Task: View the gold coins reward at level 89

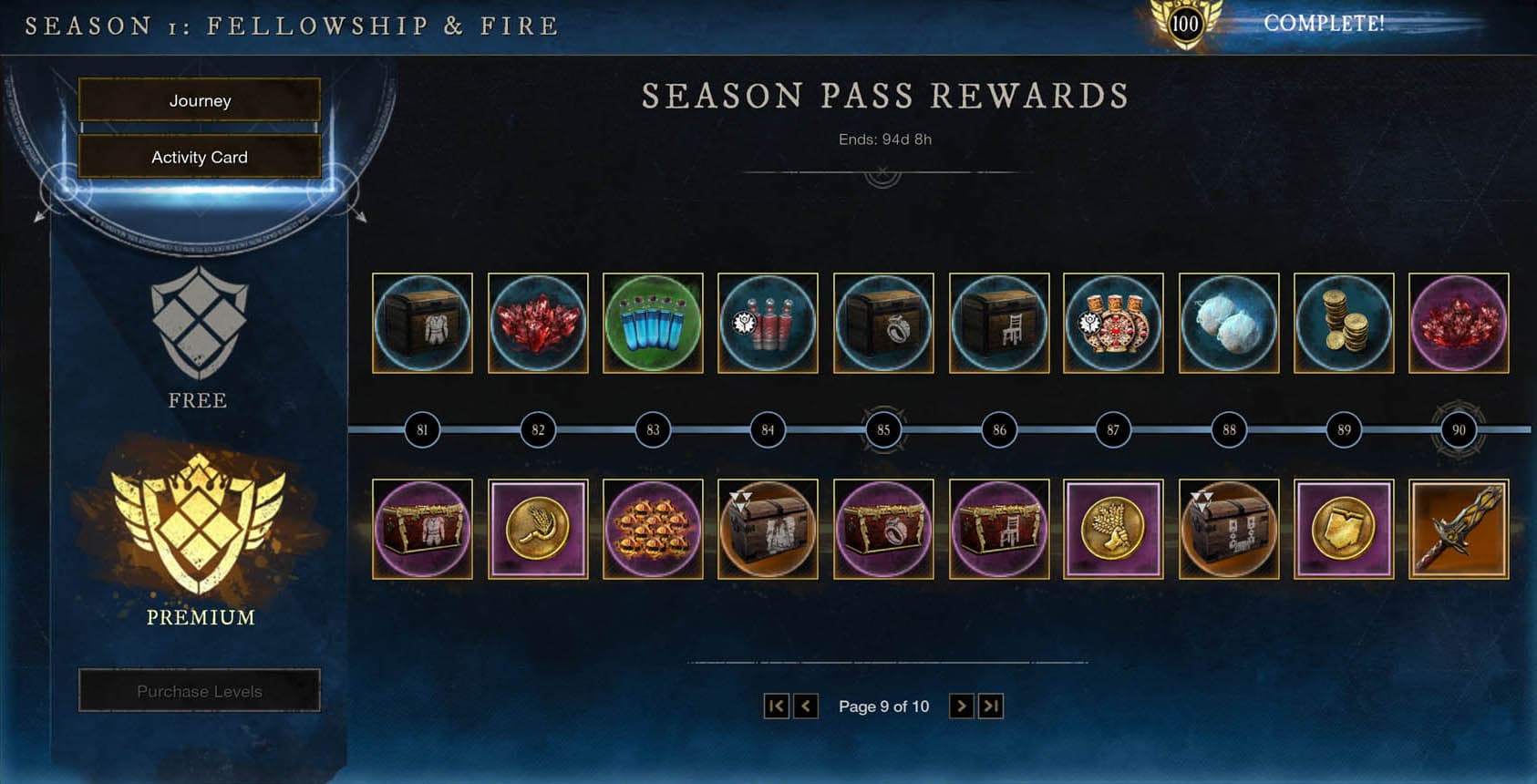Action: (x=1344, y=324)
